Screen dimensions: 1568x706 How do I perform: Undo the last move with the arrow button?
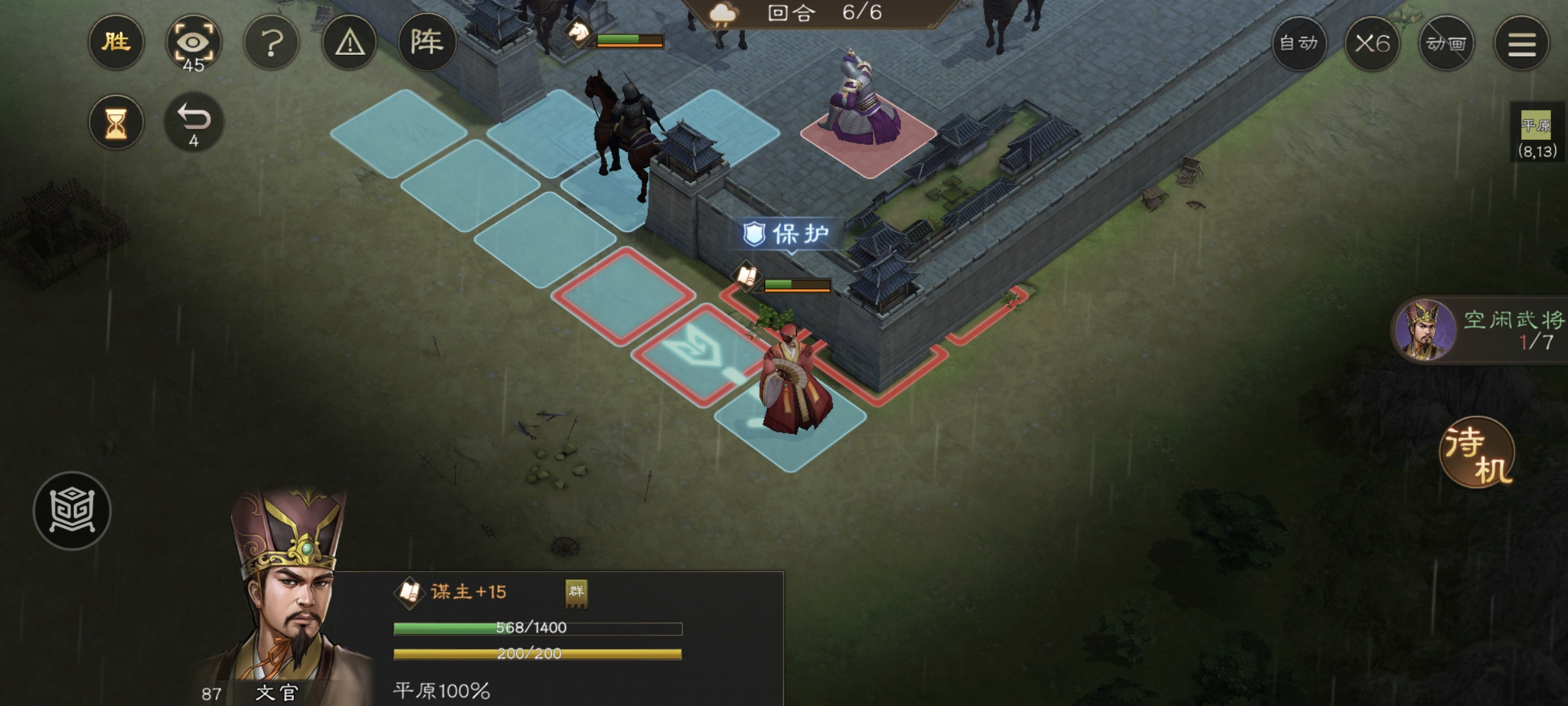pyautogui.click(x=193, y=122)
